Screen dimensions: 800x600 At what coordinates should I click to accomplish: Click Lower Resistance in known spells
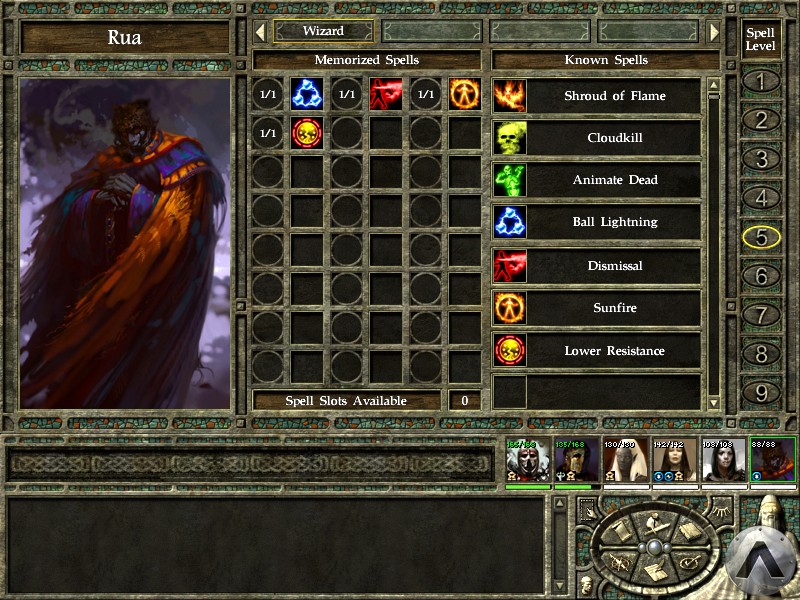614,351
